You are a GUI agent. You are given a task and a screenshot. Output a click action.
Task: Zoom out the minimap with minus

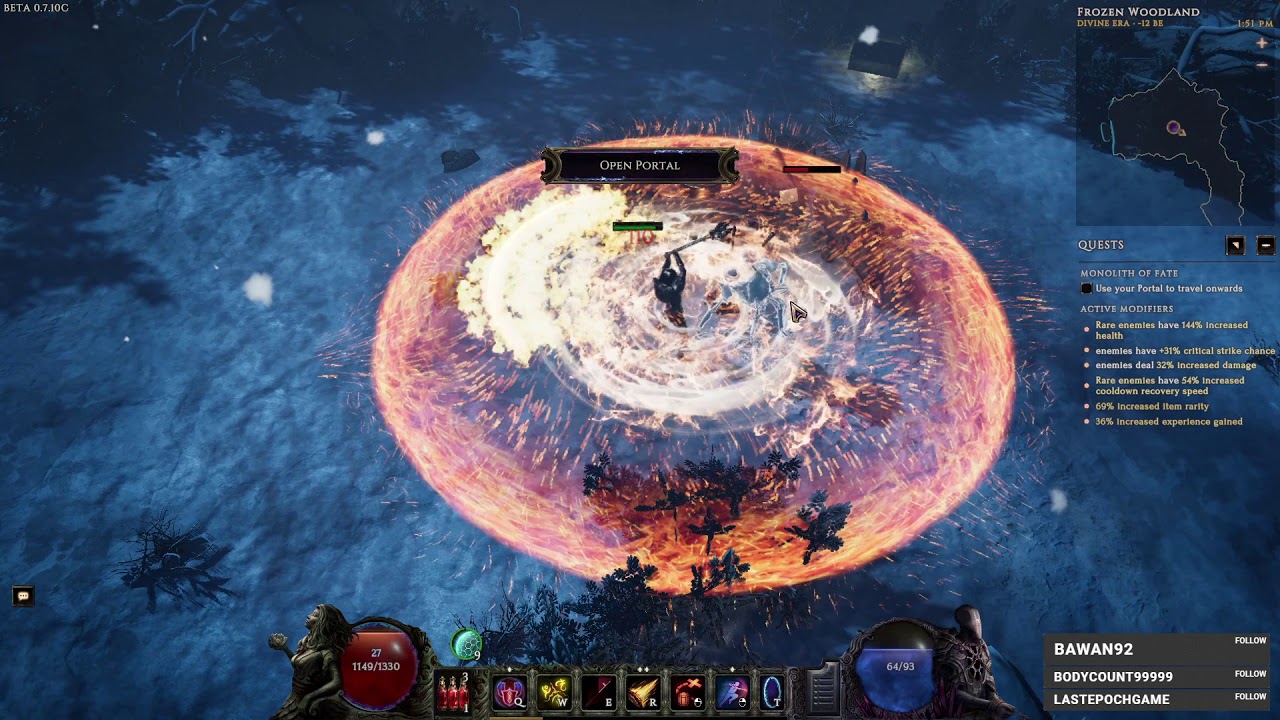(1262, 65)
